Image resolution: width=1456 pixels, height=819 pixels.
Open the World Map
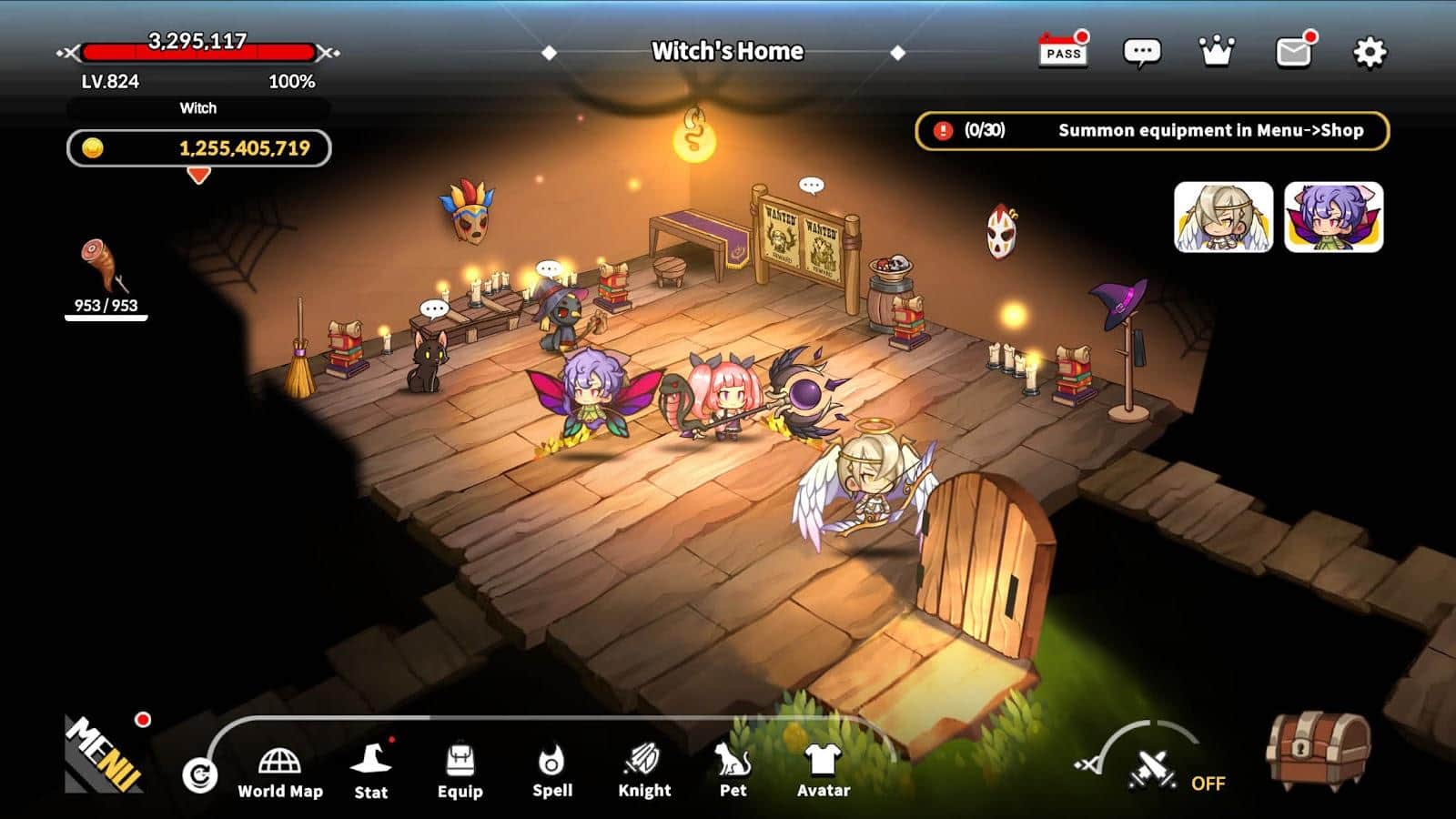tap(280, 773)
